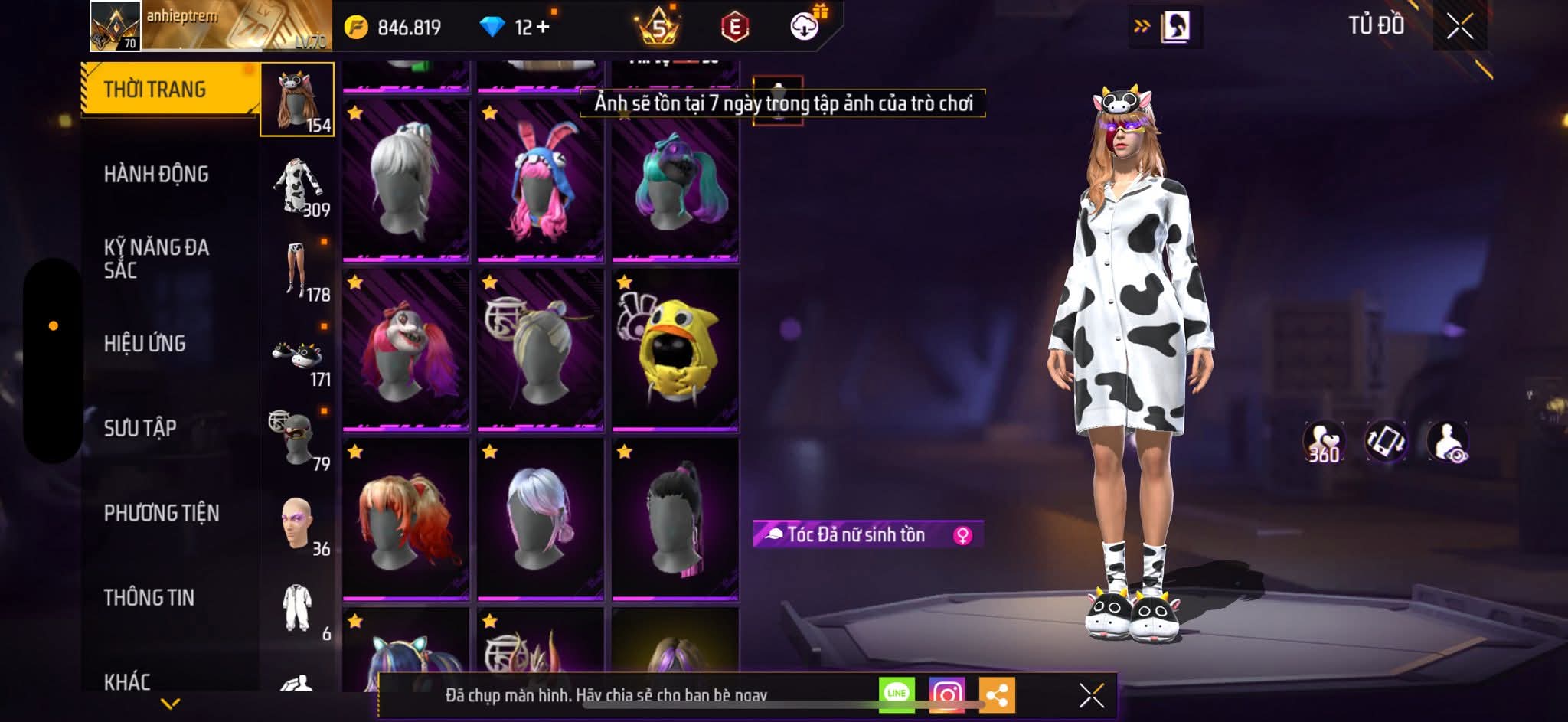
Task: Open the cow slippers shoe category
Action: [x=299, y=355]
